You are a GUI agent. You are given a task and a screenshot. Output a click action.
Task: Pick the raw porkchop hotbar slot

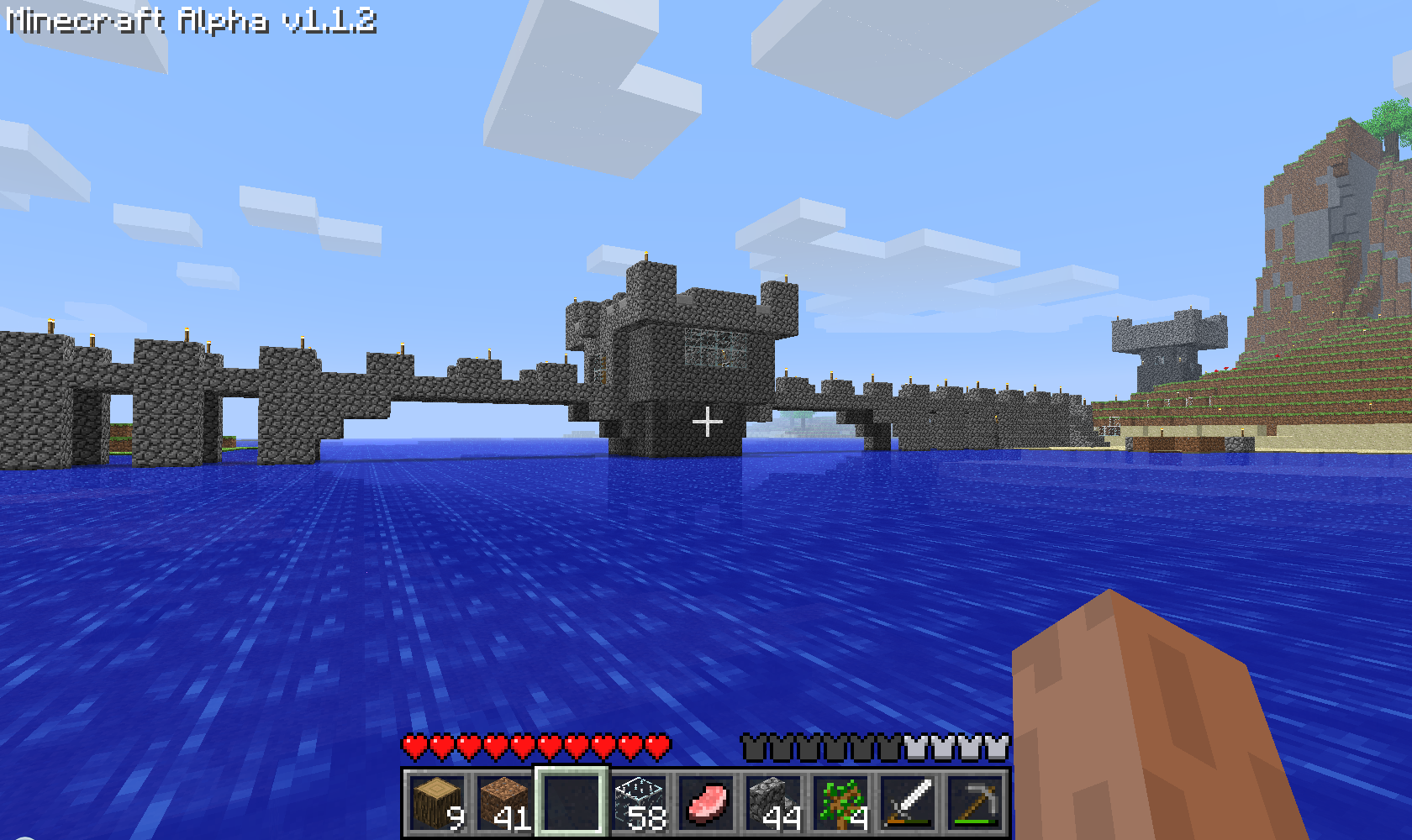(706, 802)
